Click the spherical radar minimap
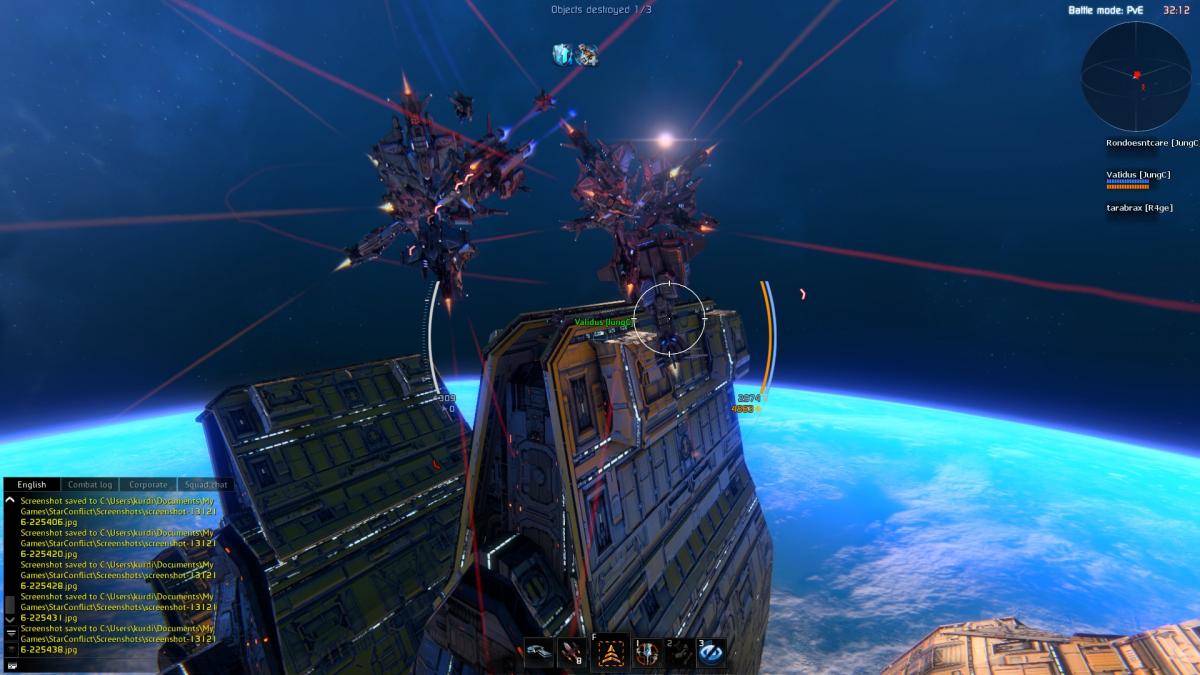 point(1135,75)
